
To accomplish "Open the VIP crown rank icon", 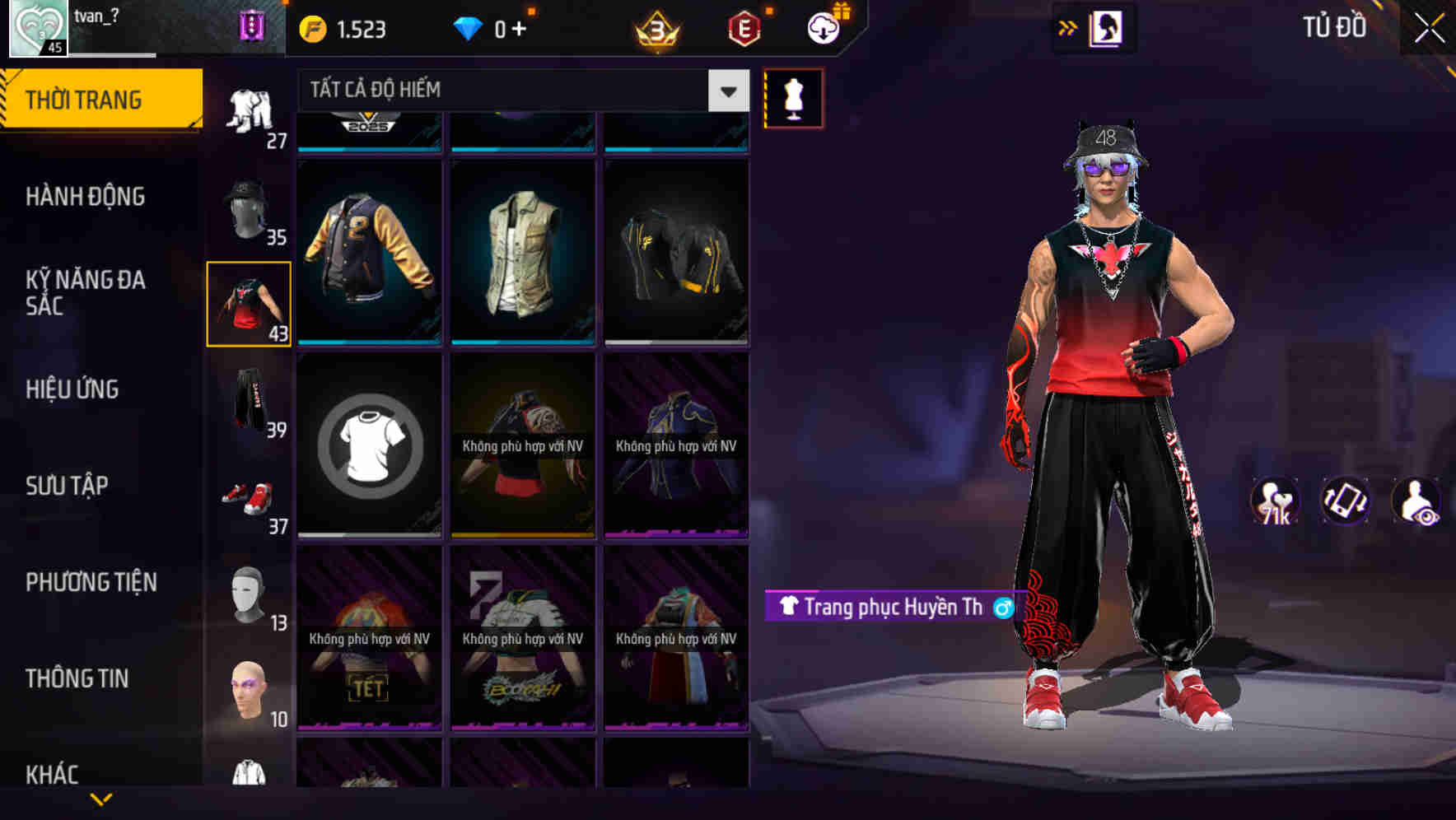I will click(x=655, y=27).
